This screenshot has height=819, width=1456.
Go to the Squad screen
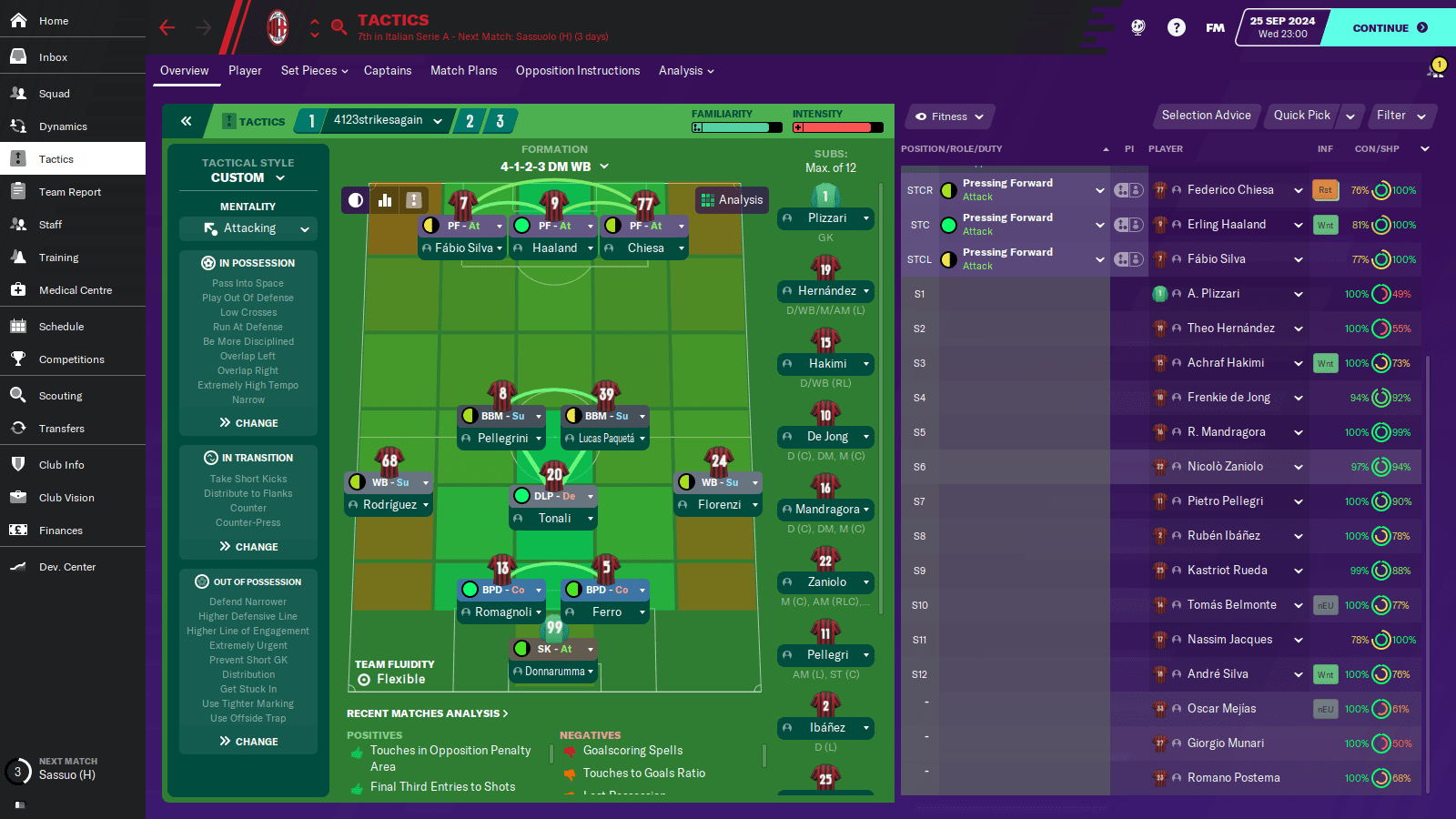(54, 94)
